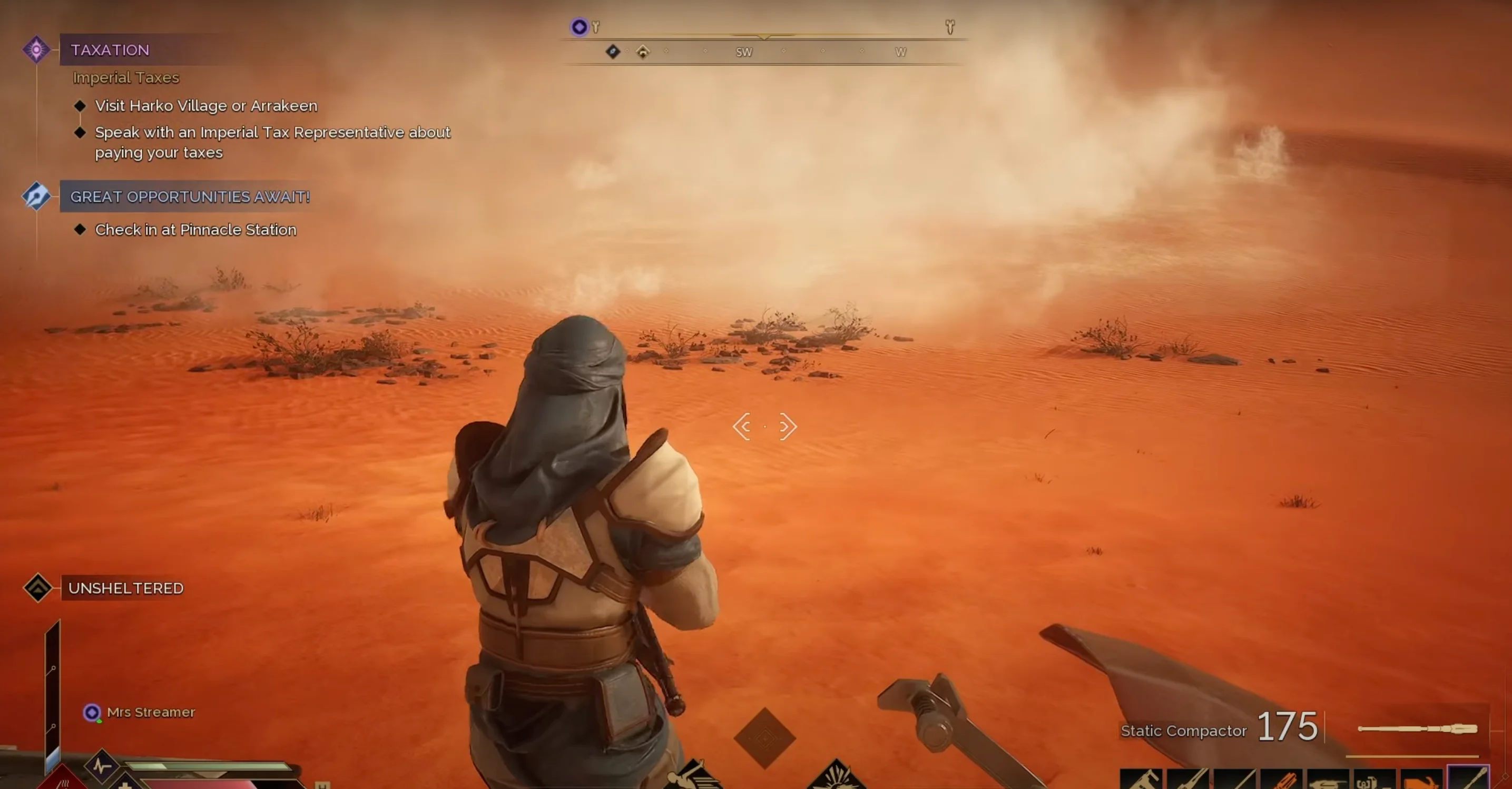Viewport: 1512px width, 789px height.
Task: Select the Unsheltered status indicator icon
Action: (38, 588)
